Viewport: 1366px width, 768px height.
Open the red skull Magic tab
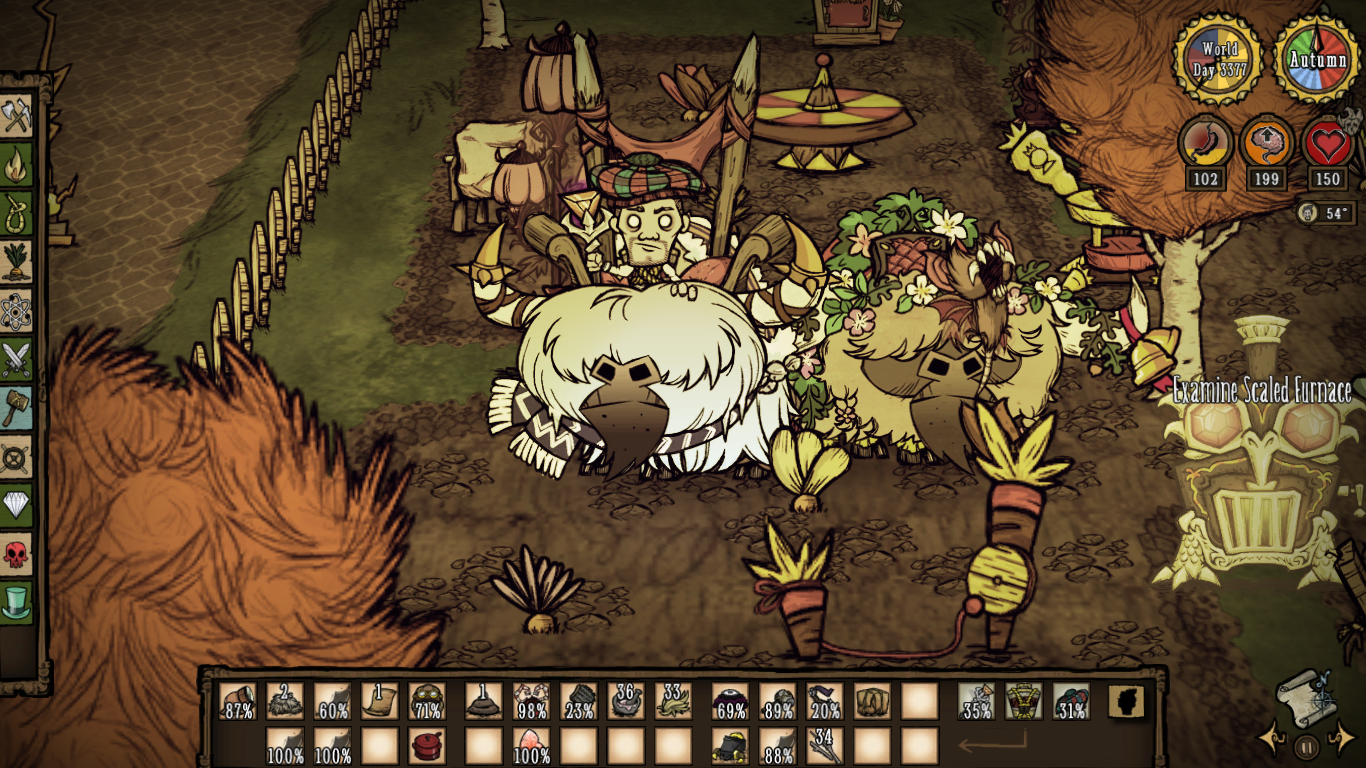[x=17, y=553]
